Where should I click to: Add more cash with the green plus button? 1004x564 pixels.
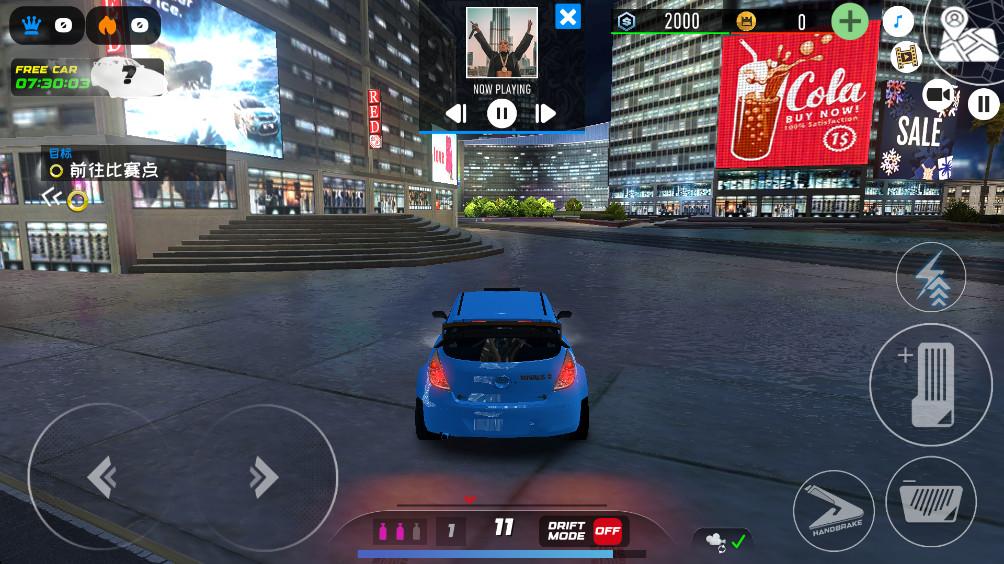(849, 21)
